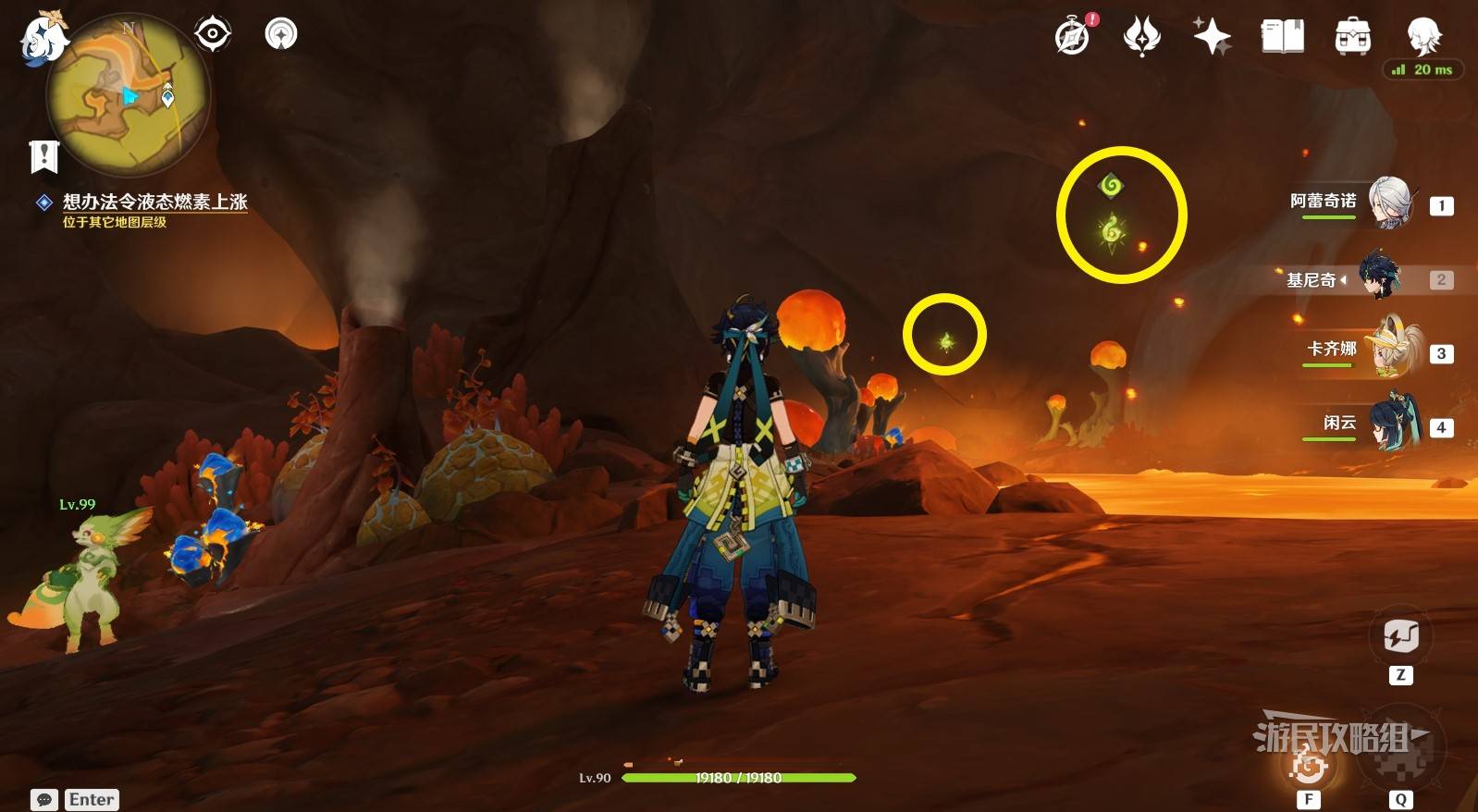This screenshot has width=1478, height=812.
Task: Activate the elemental skill icon
Action: click(x=1309, y=765)
